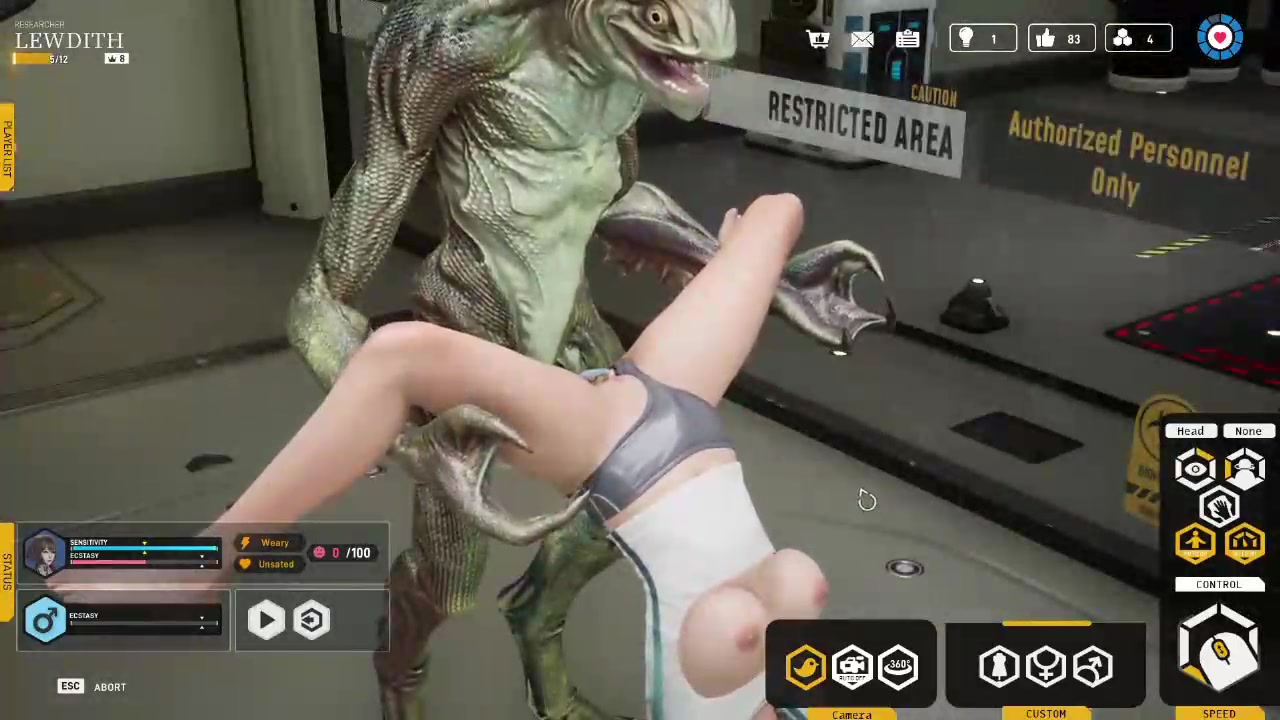
Task: Click the play arrow button
Action: pos(265,620)
